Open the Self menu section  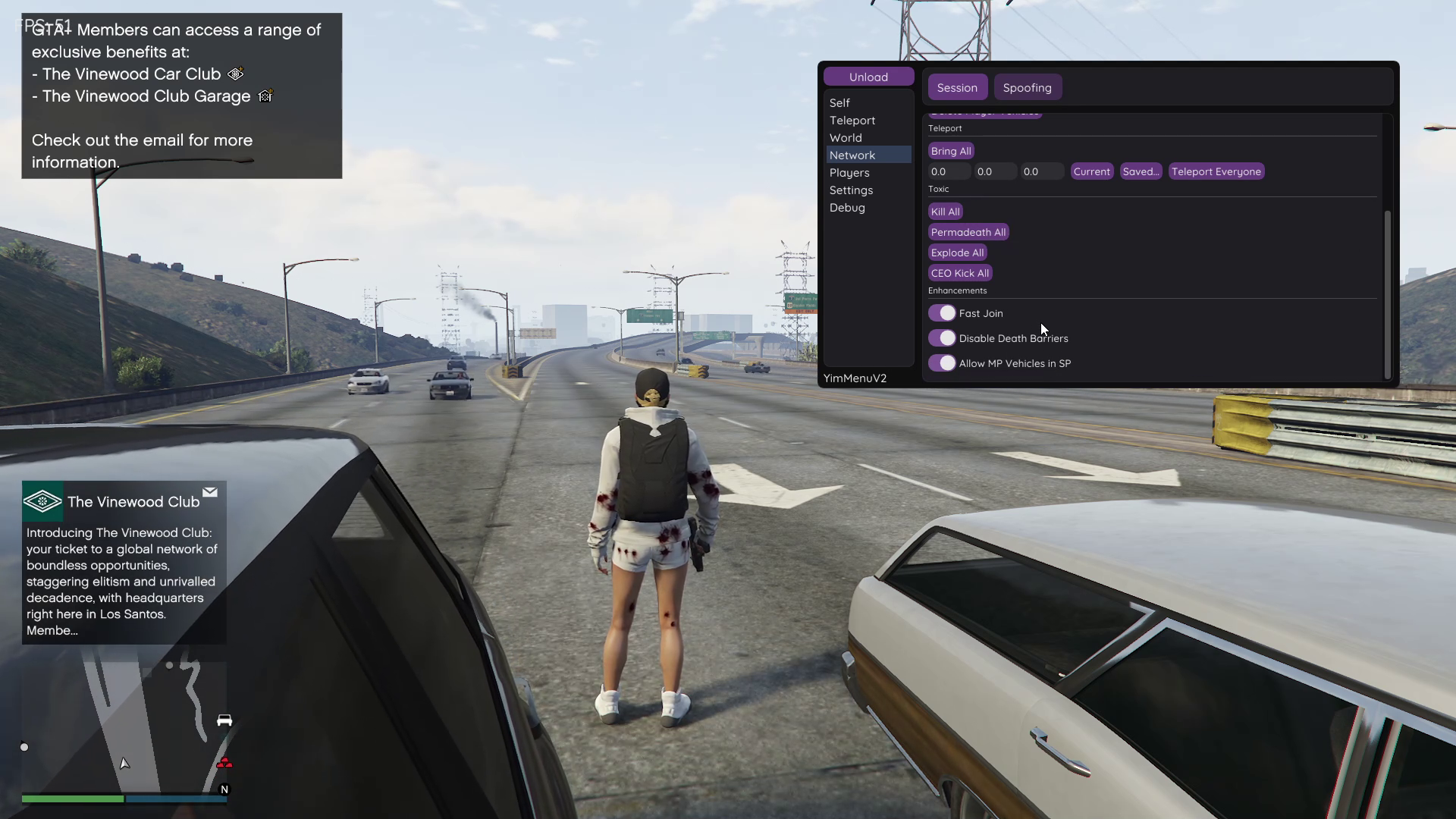pyautogui.click(x=839, y=103)
